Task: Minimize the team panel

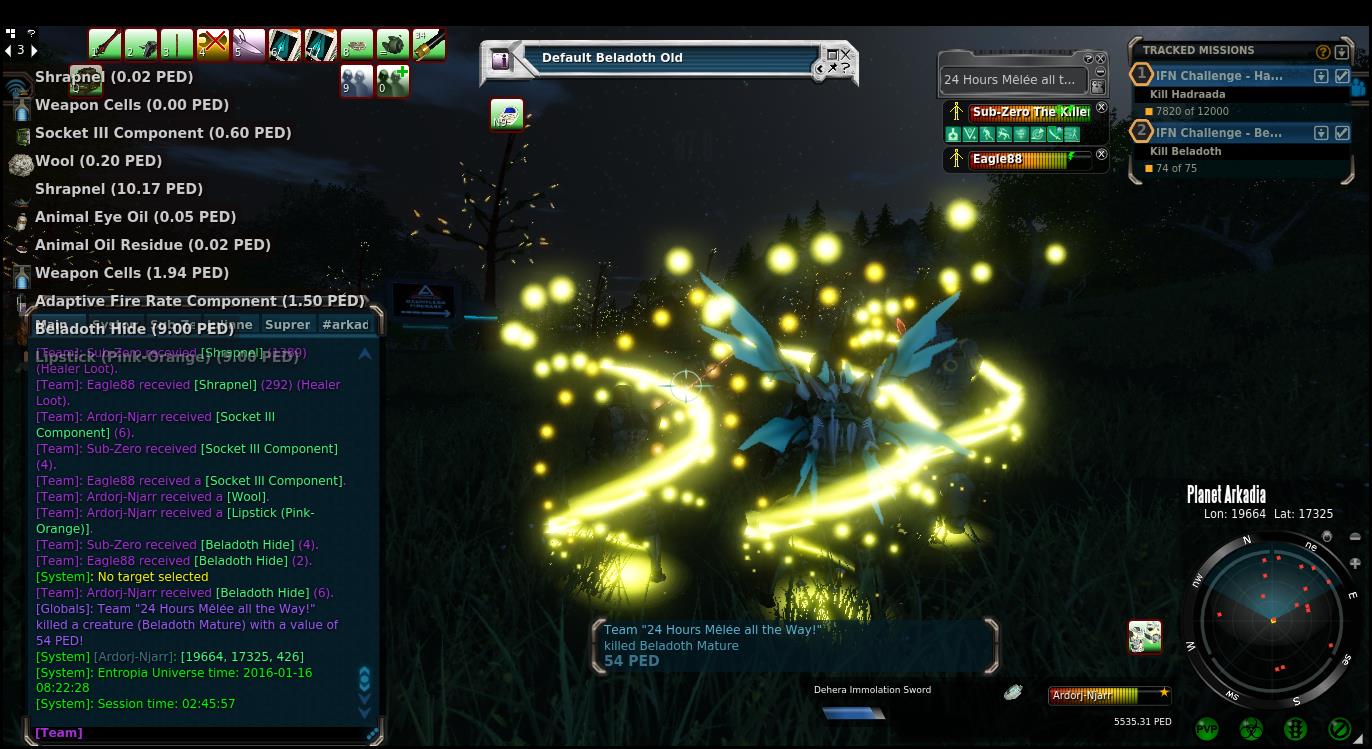Action: [x=1100, y=72]
